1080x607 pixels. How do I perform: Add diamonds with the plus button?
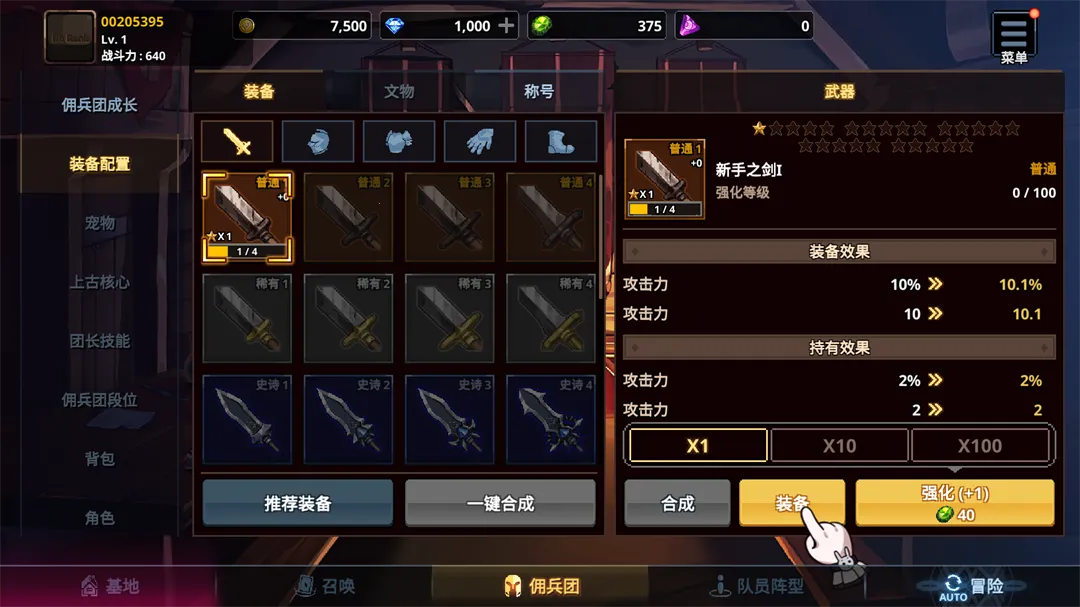click(507, 26)
